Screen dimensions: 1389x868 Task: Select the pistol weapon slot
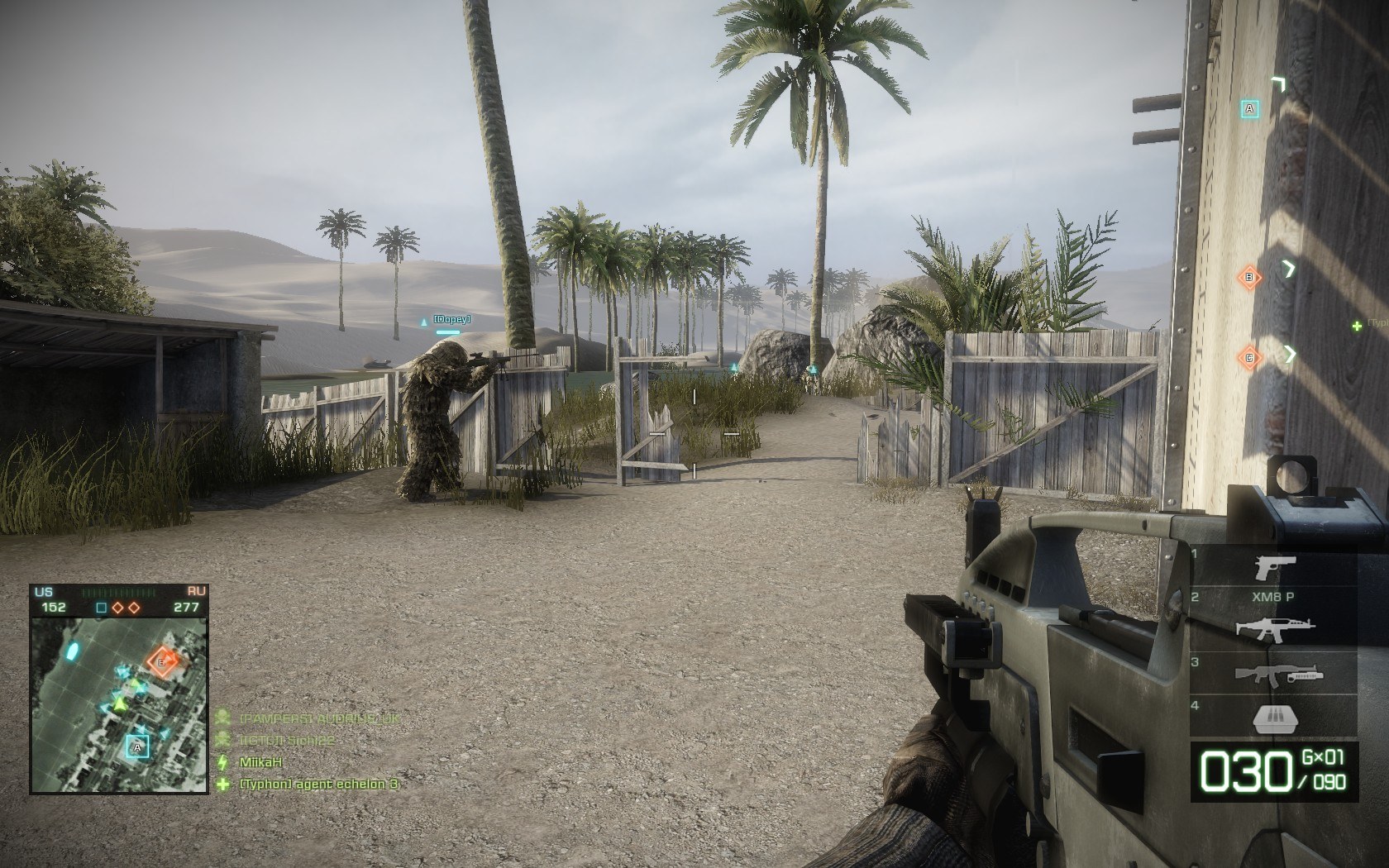[x=1274, y=568]
